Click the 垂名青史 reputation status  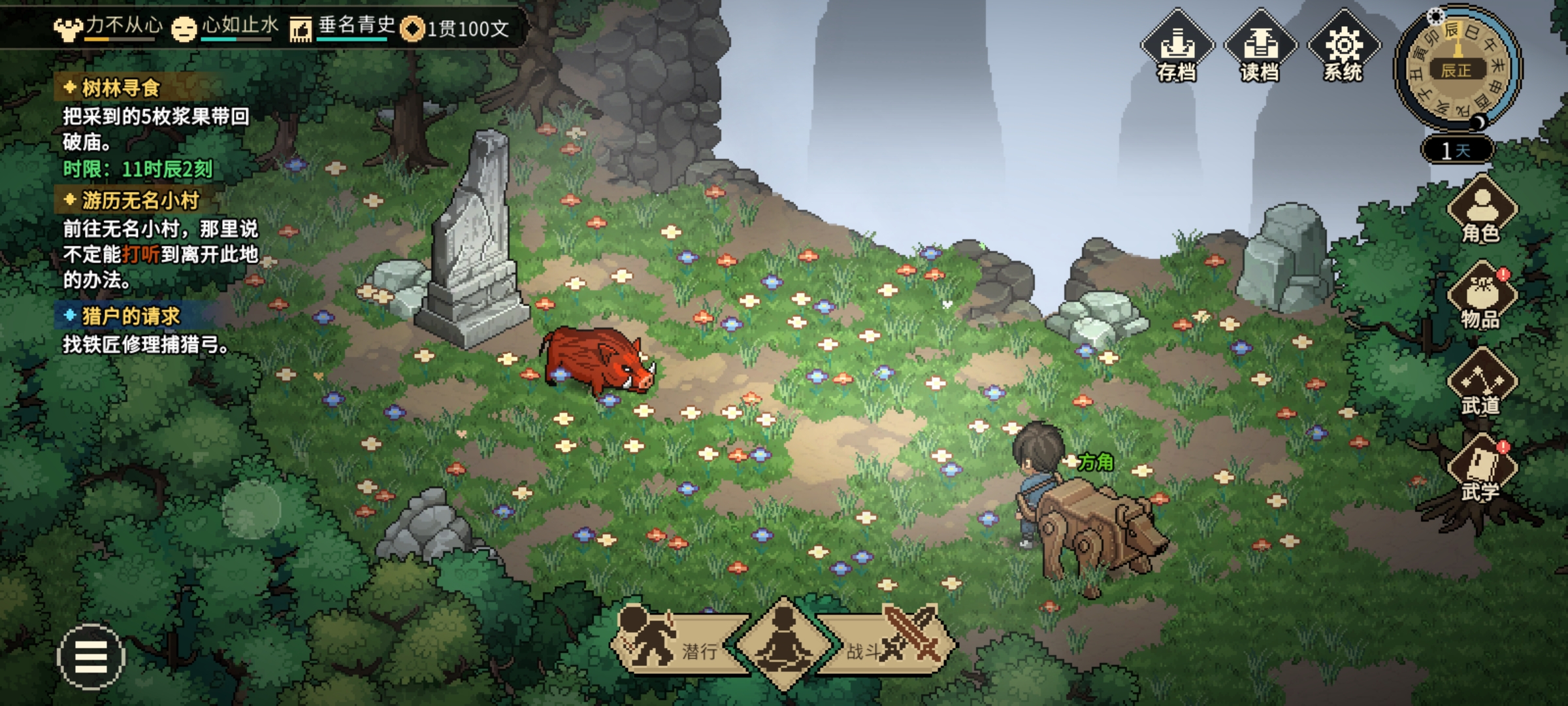[343, 27]
